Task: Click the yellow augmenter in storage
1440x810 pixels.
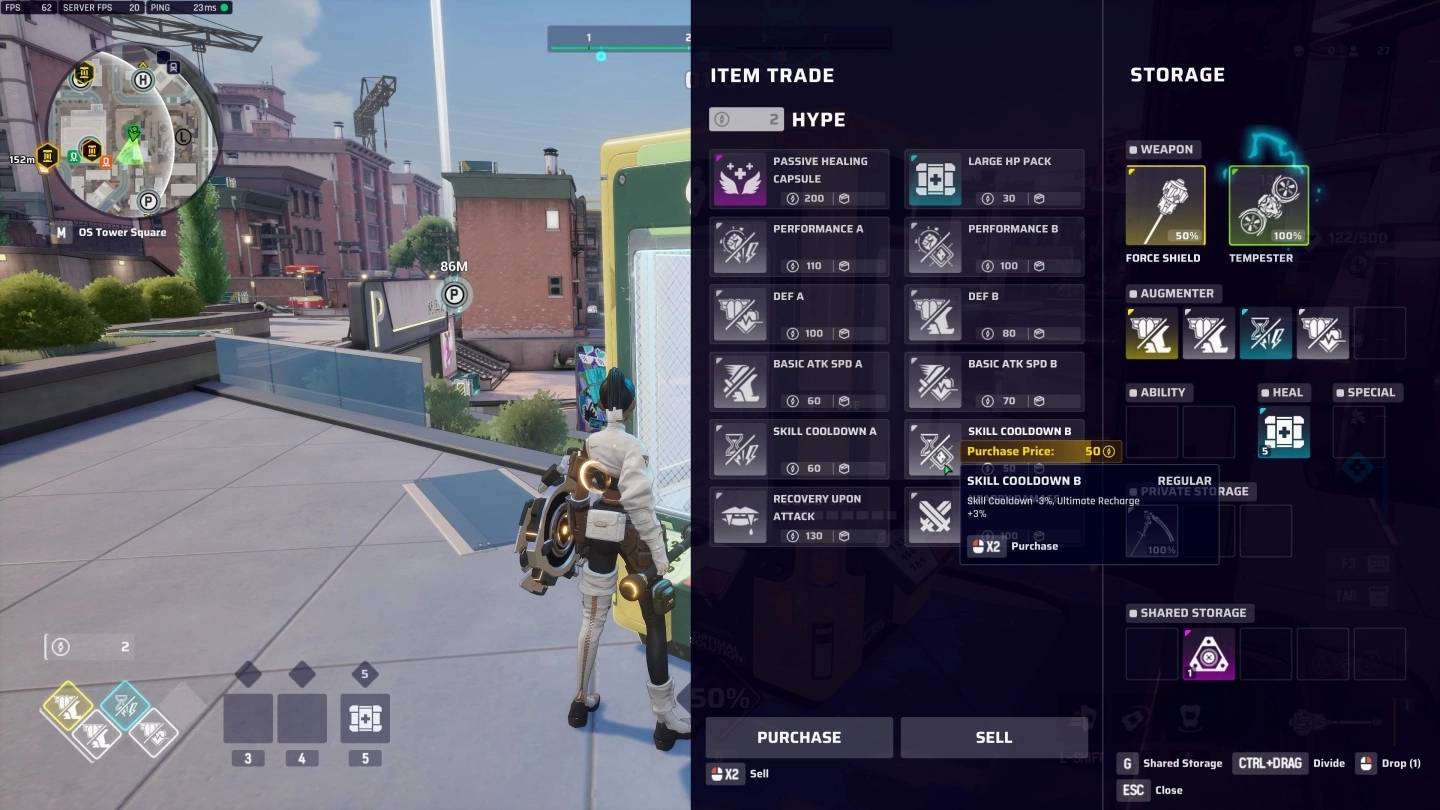Action: tap(1152, 333)
